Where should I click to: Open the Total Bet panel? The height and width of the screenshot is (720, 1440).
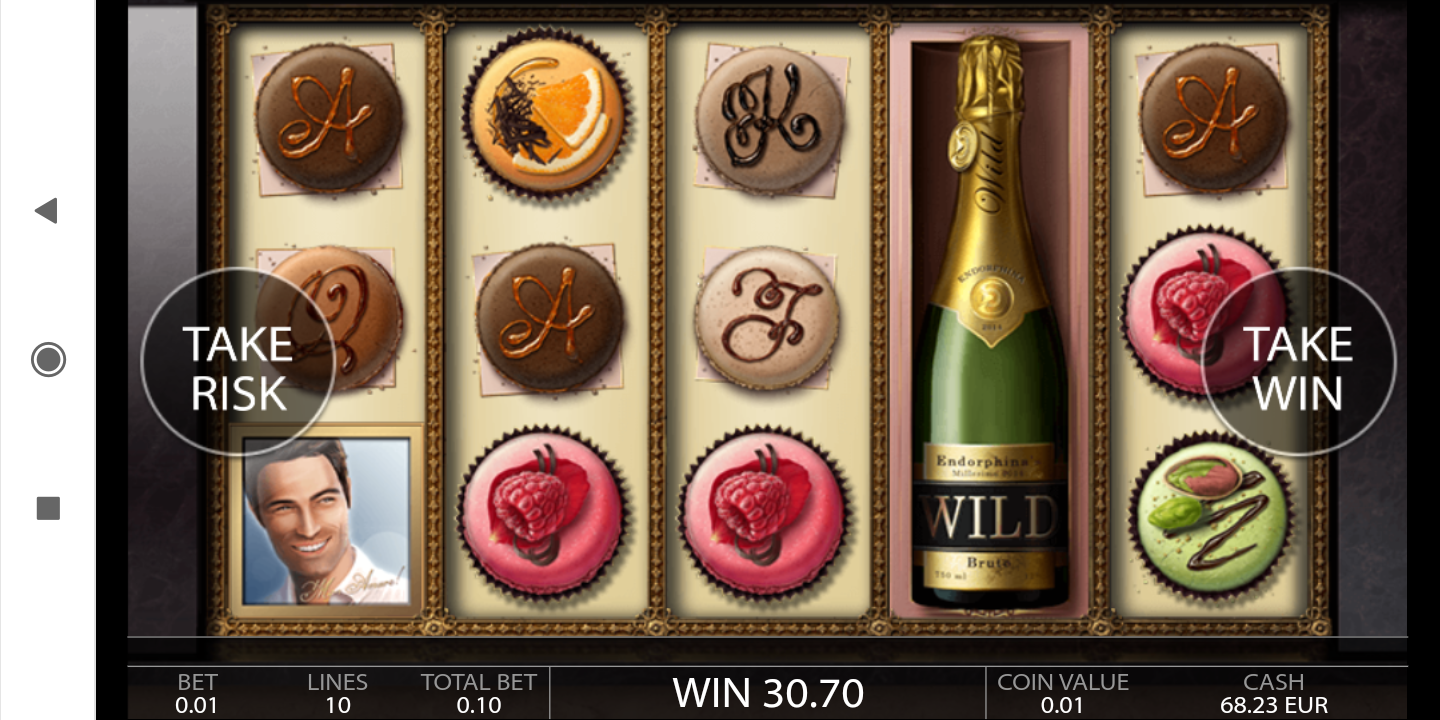click(478, 693)
